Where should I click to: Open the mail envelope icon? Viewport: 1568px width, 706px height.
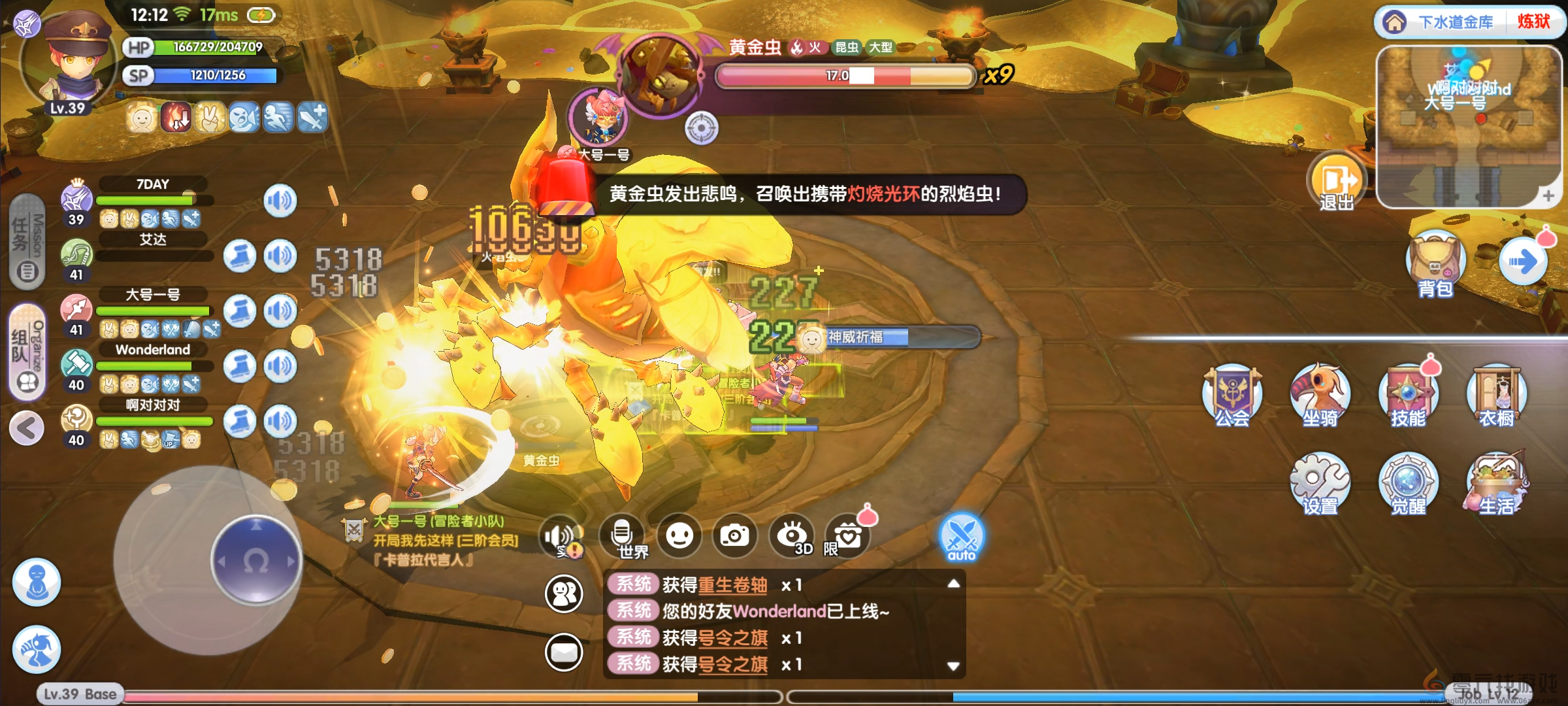[564, 652]
